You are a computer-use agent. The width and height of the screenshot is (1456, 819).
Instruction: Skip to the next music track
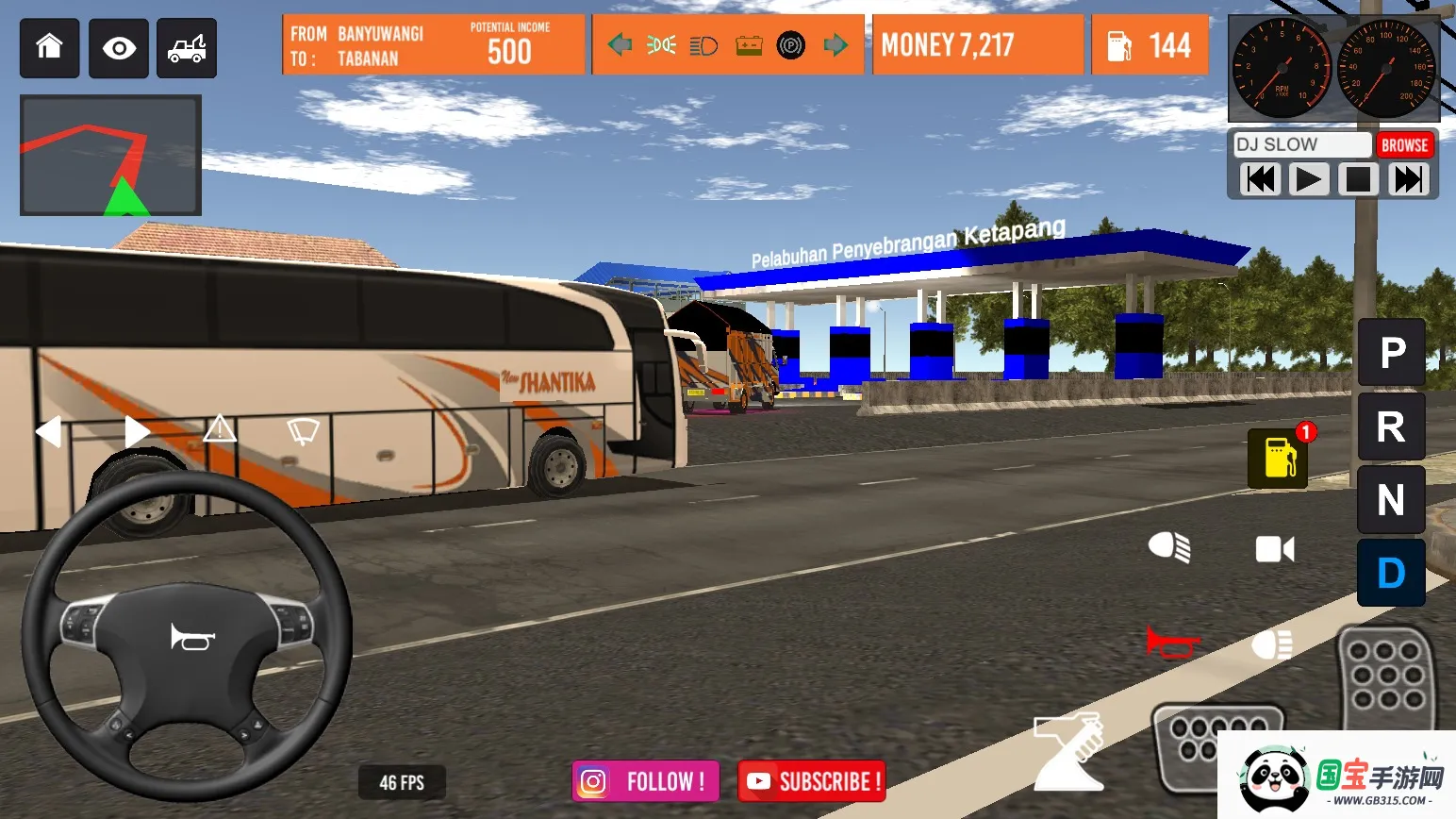1409,179
